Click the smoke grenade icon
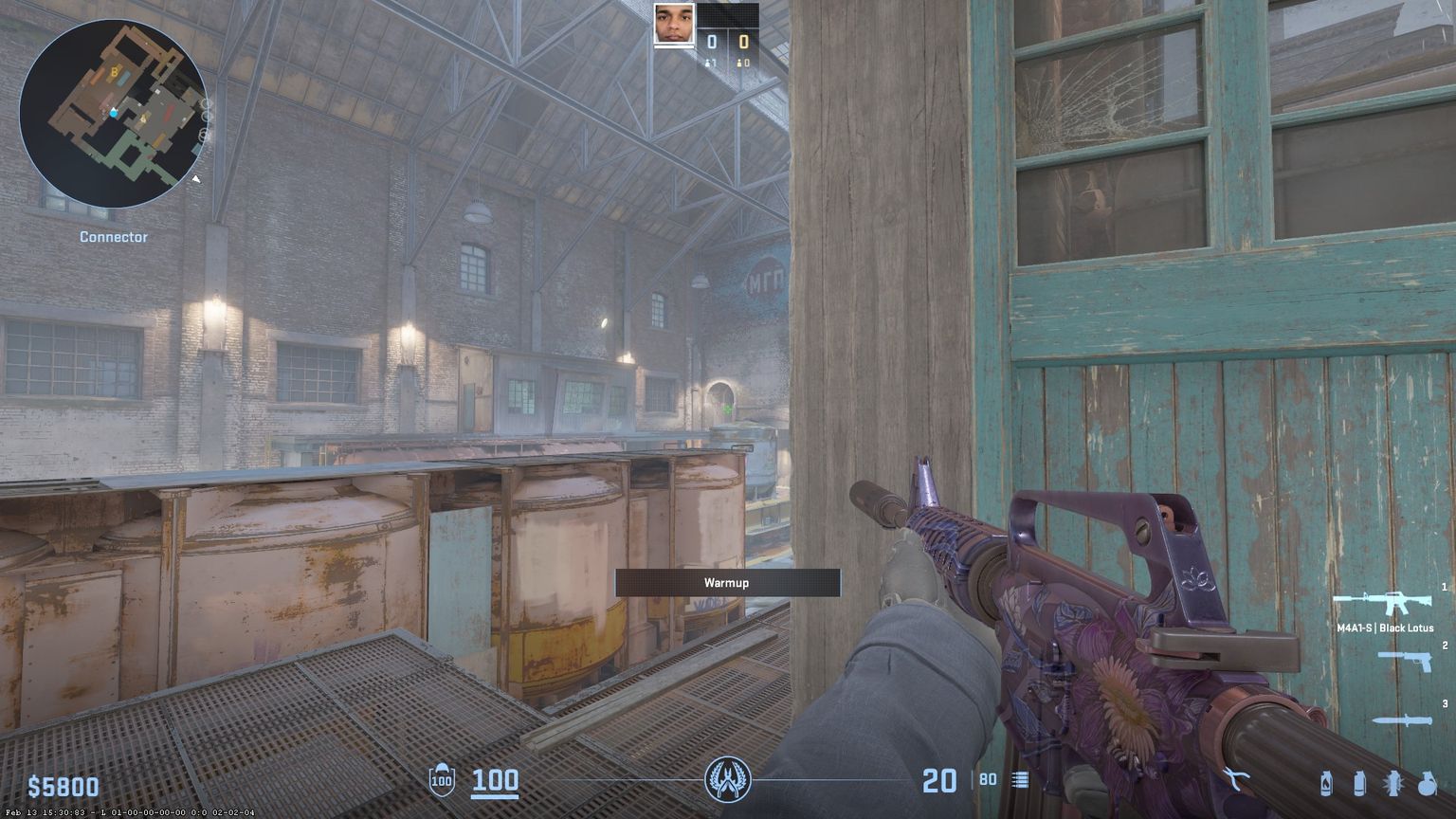This screenshot has height=819, width=1456. pyautogui.click(x=1358, y=785)
